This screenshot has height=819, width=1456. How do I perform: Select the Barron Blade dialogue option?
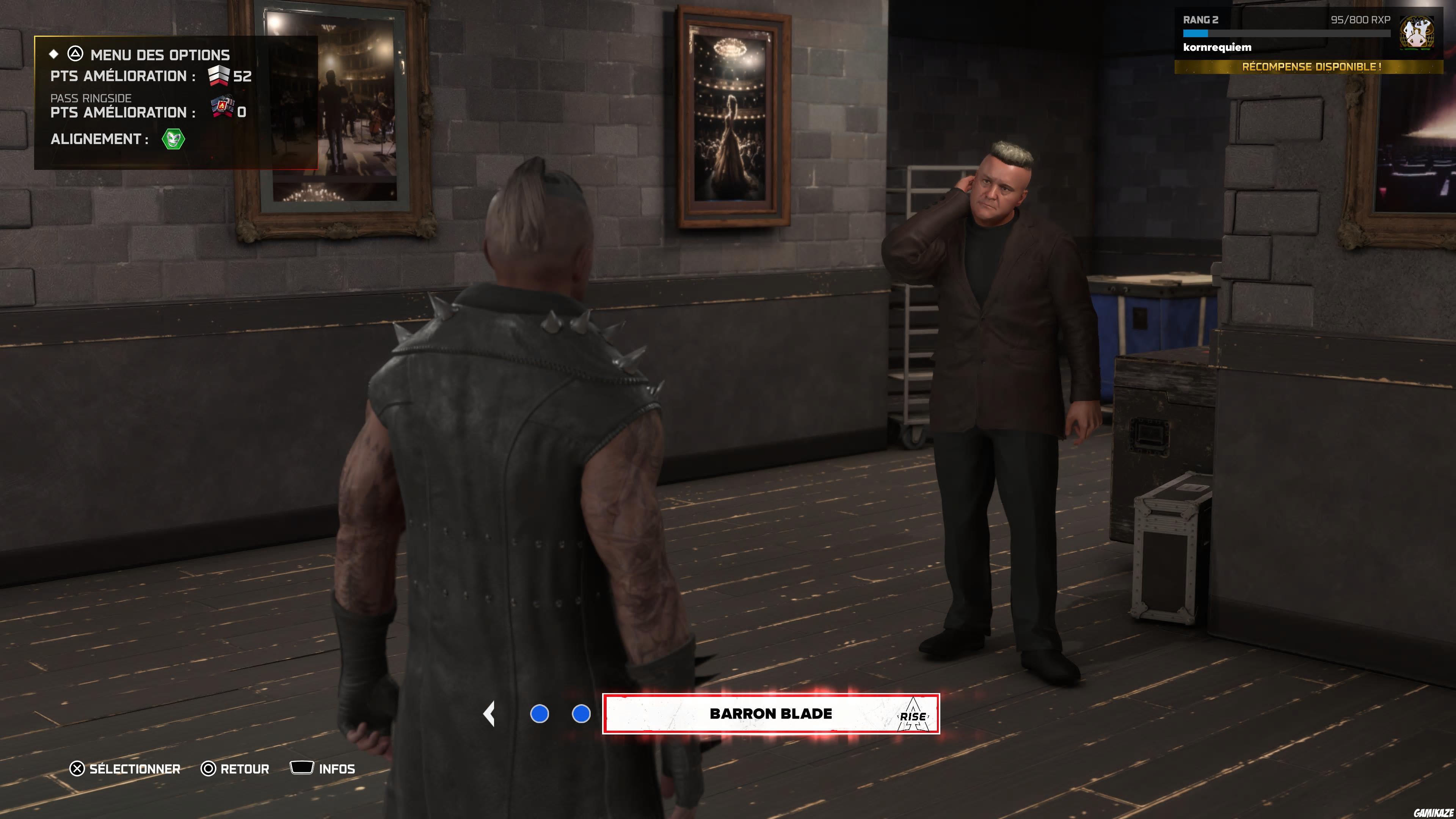770,714
